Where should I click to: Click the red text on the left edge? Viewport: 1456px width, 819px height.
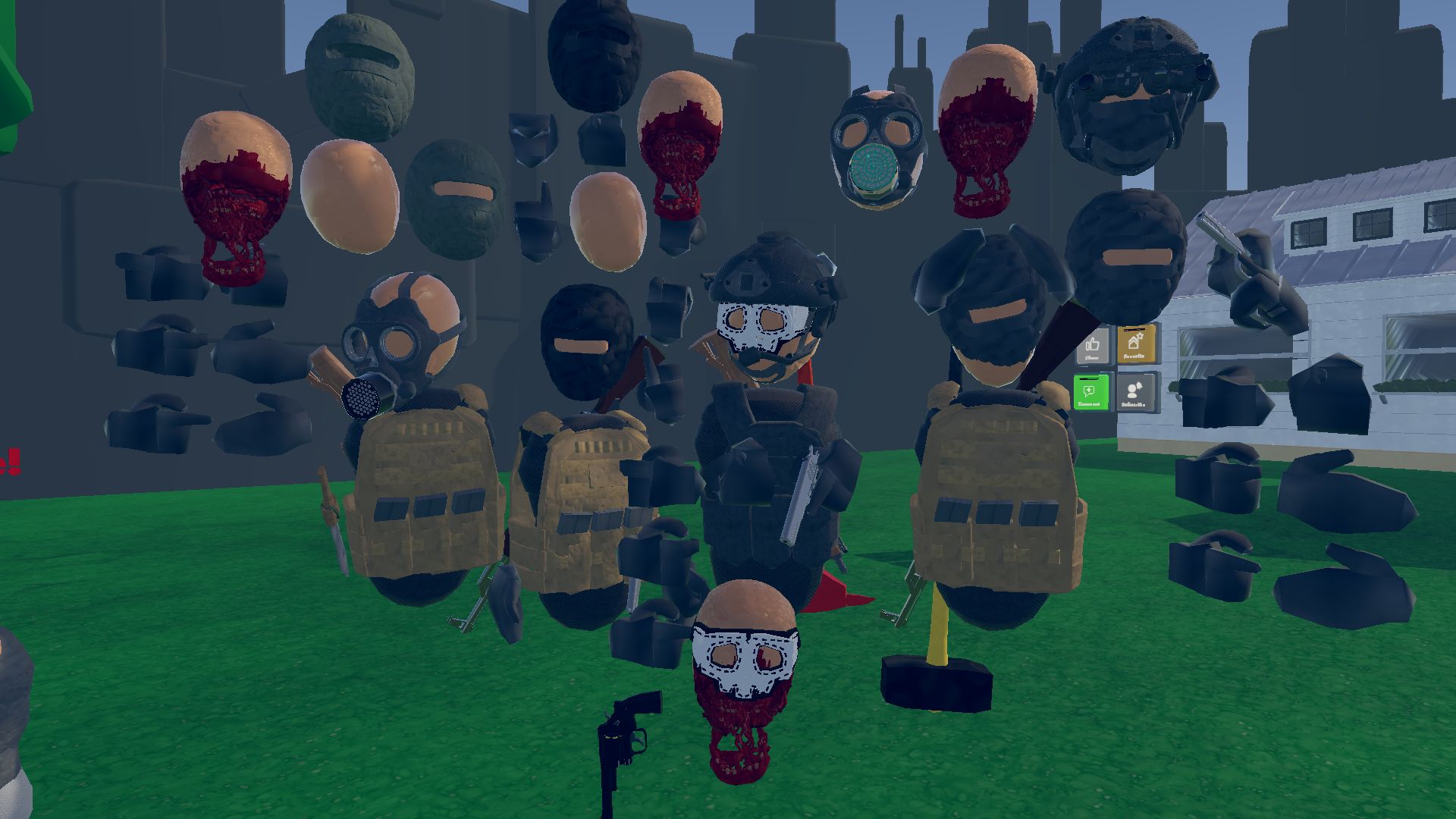9,461
